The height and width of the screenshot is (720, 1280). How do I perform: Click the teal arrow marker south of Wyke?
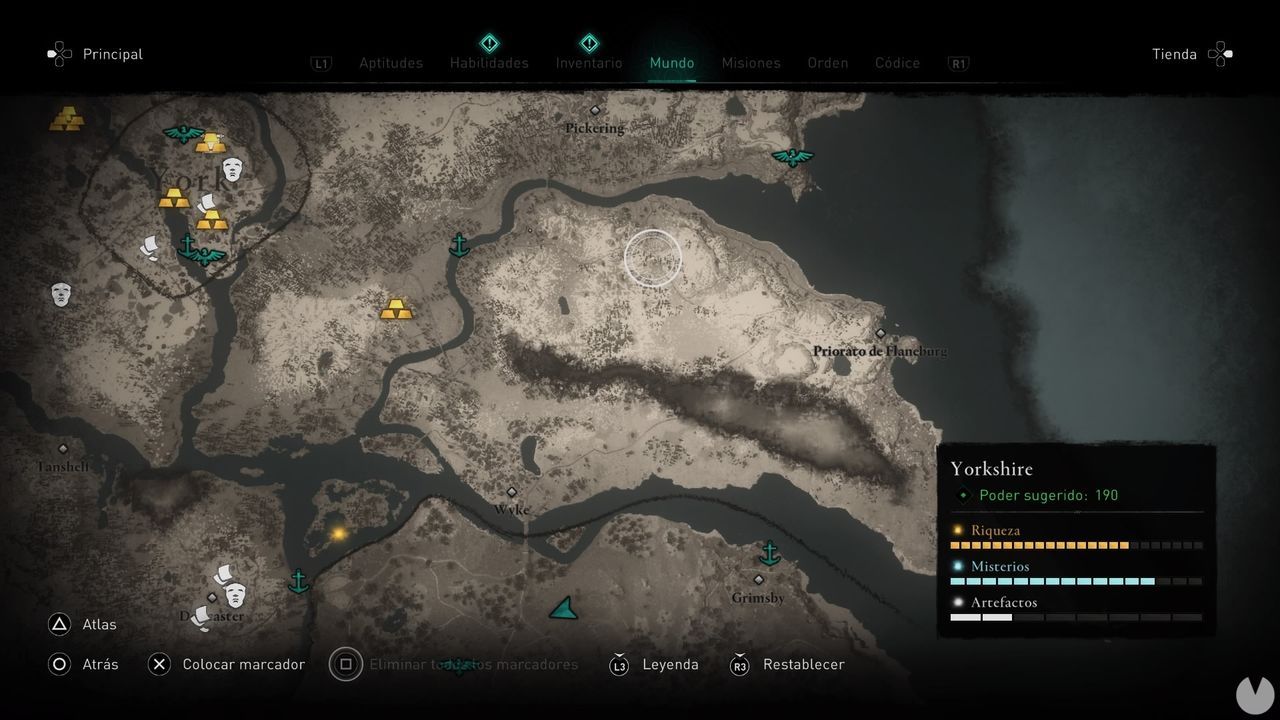tap(563, 608)
